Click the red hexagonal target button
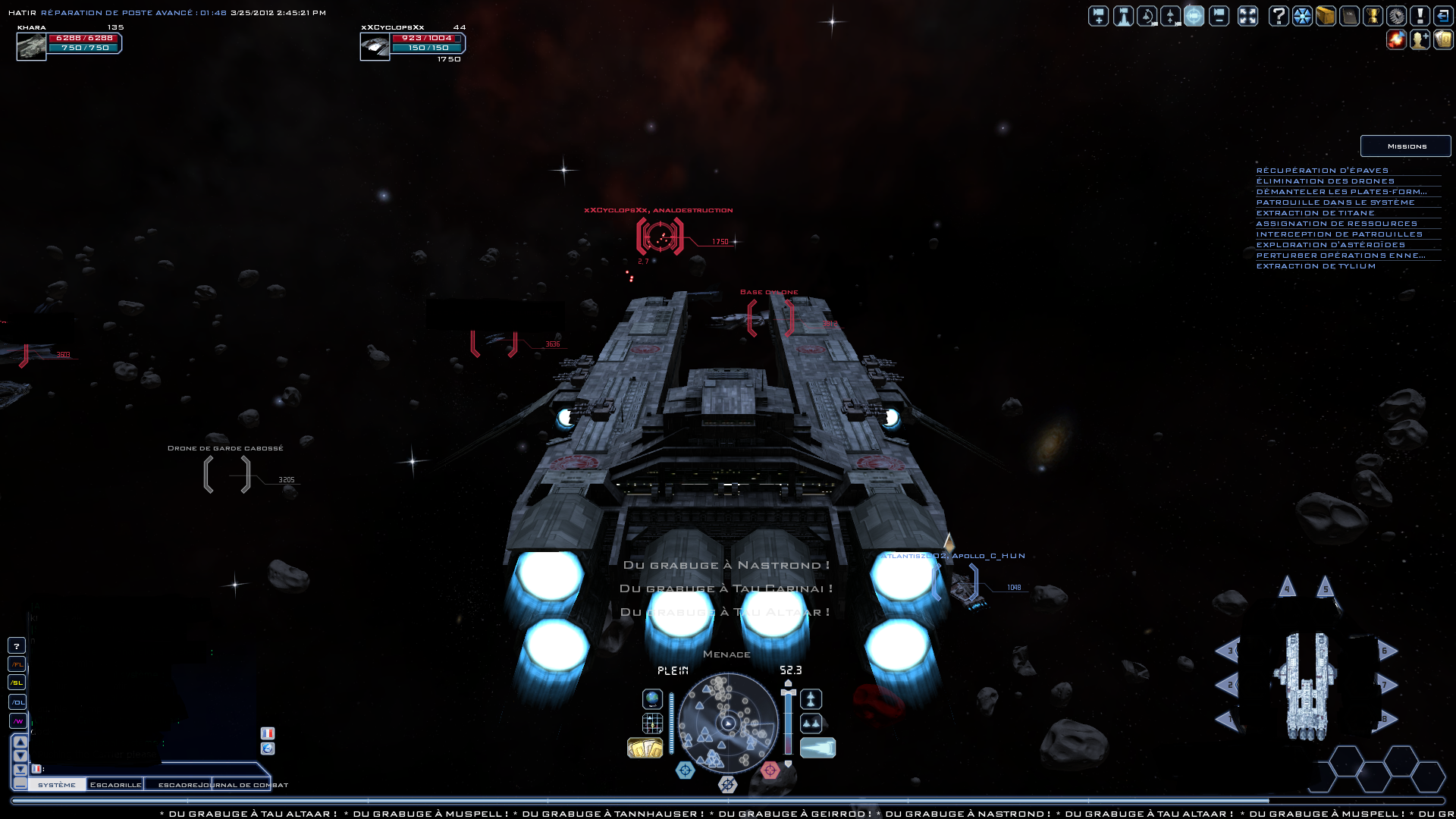 (770, 770)
